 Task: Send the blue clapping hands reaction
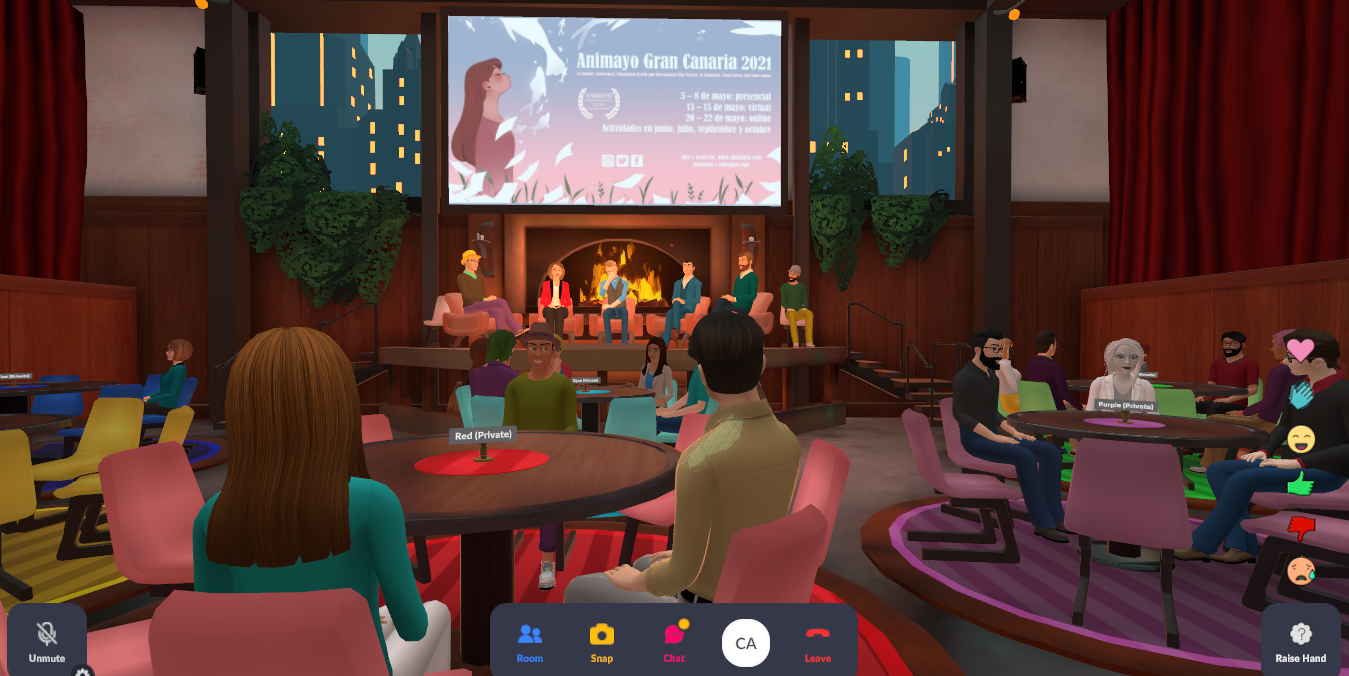[x=1300, y=395]
